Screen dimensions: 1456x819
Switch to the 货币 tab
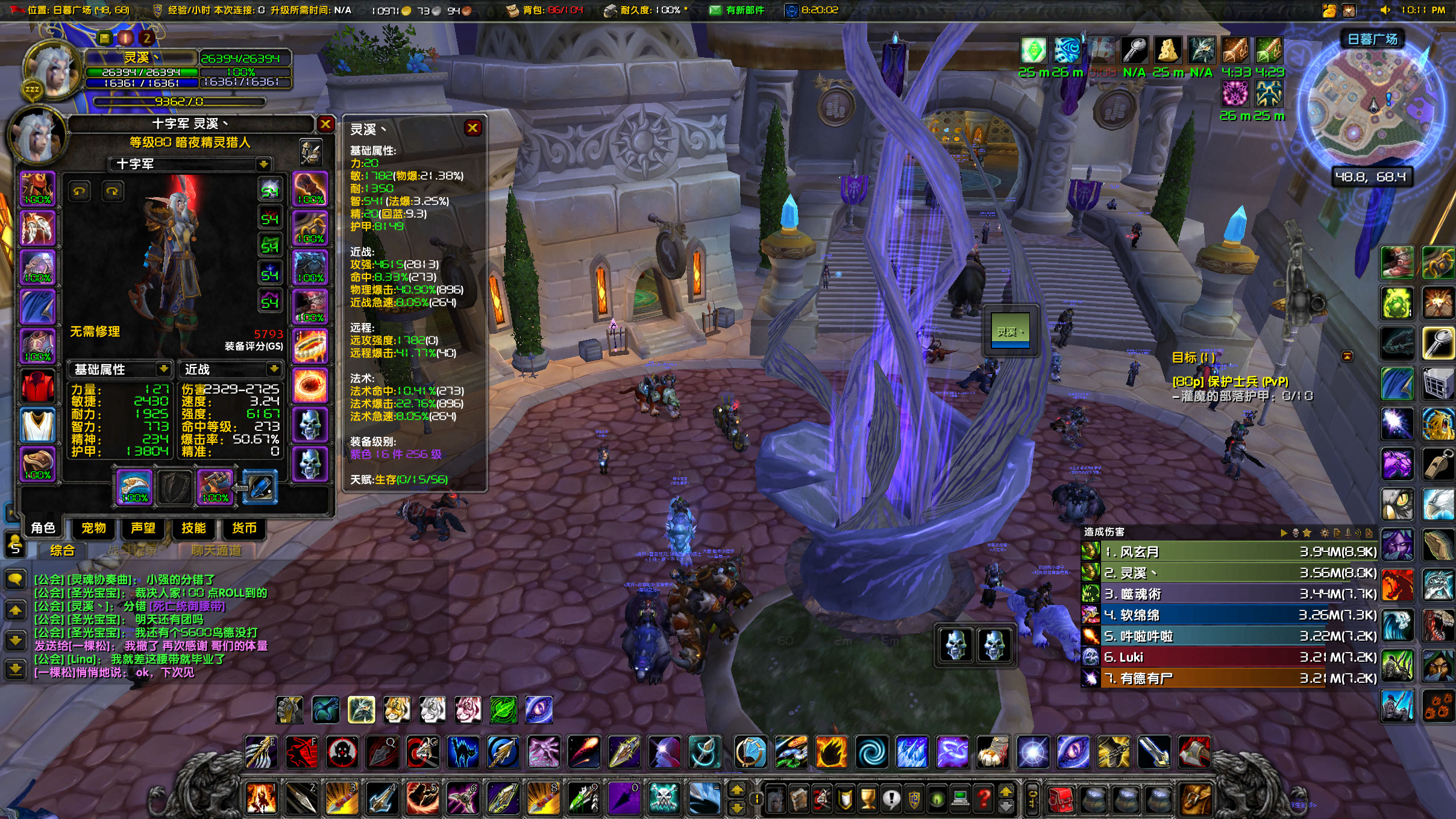(243, 529)
